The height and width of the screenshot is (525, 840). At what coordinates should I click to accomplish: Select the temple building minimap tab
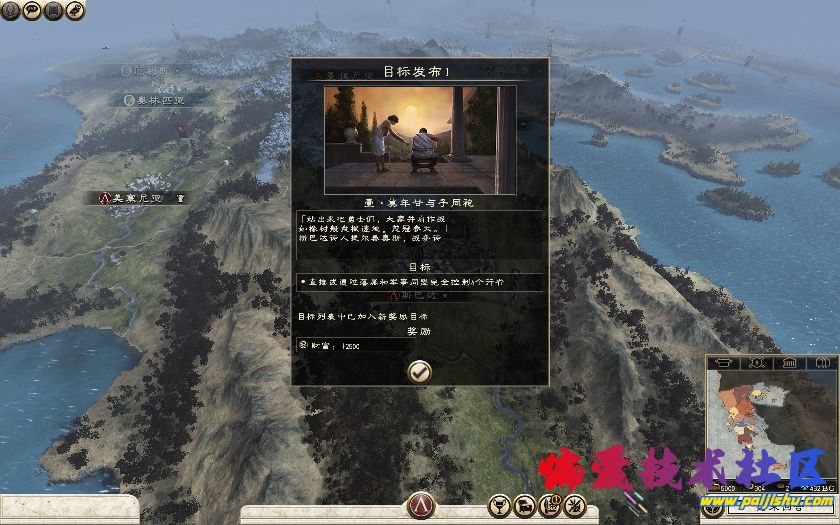(787, 362)
